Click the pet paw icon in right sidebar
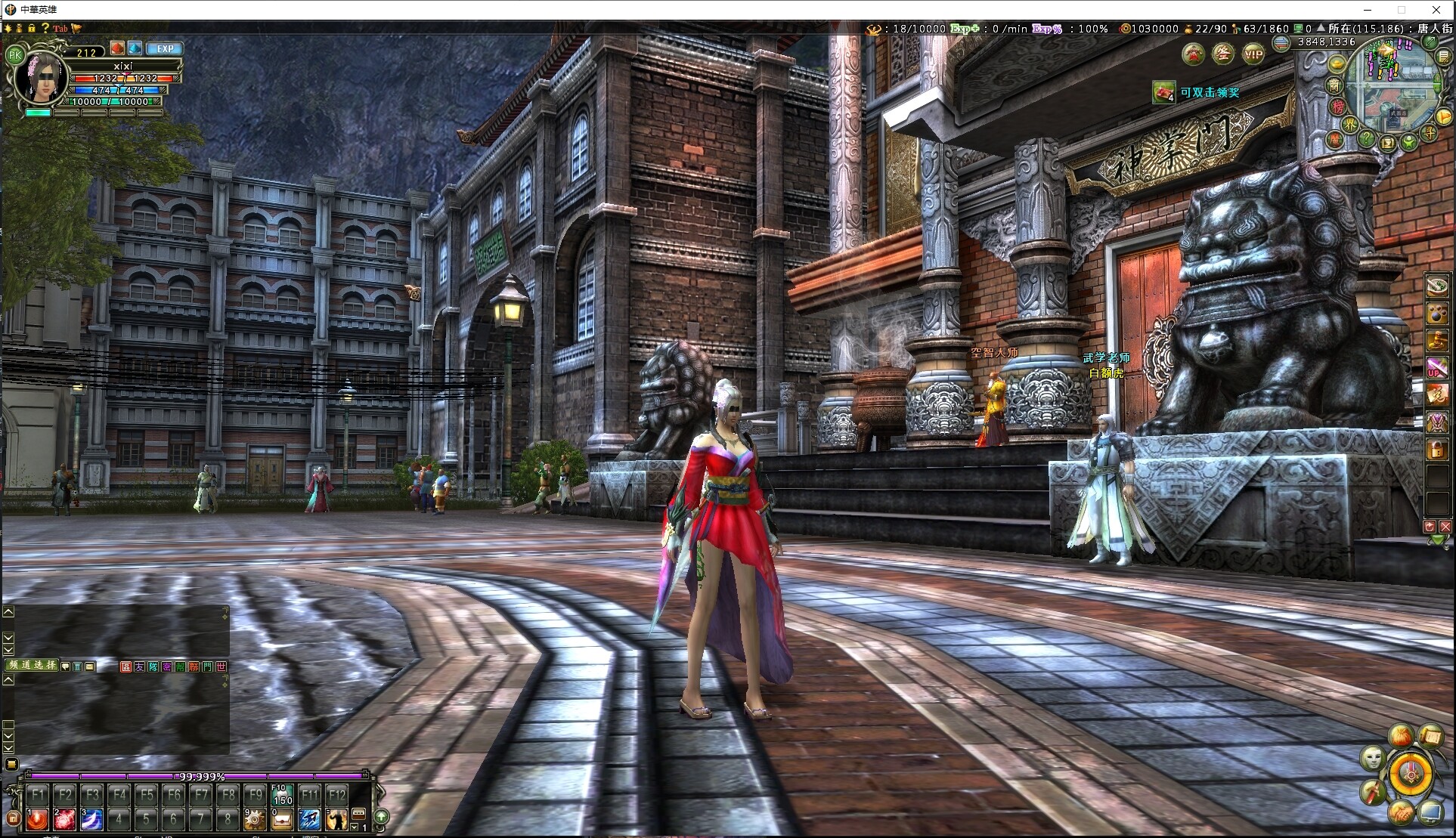This screenshot has height=838, width=1456. pyautogui.click(x=1437, y=314)
